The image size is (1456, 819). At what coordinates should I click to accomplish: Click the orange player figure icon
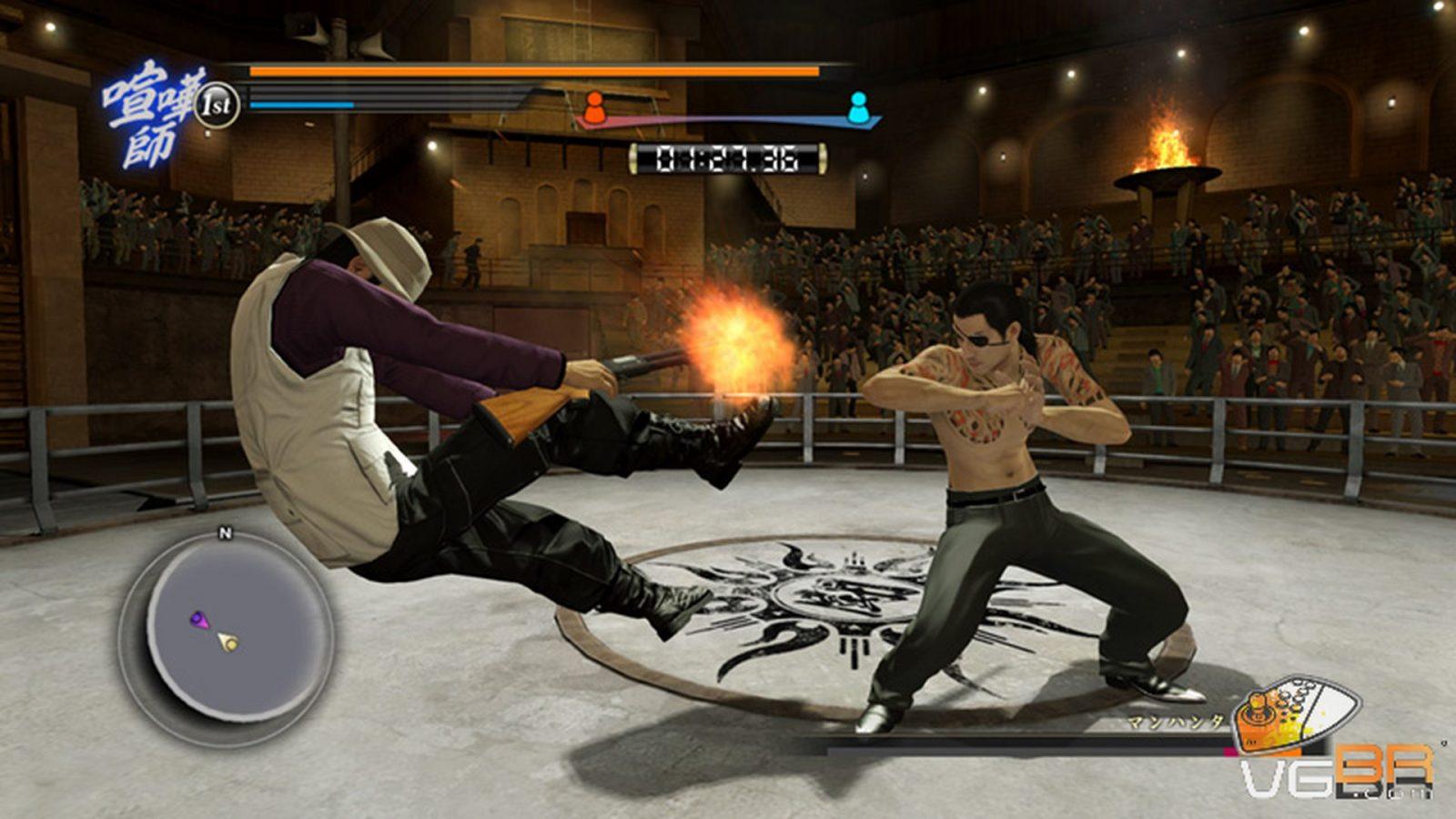click(x=594, y=107)
